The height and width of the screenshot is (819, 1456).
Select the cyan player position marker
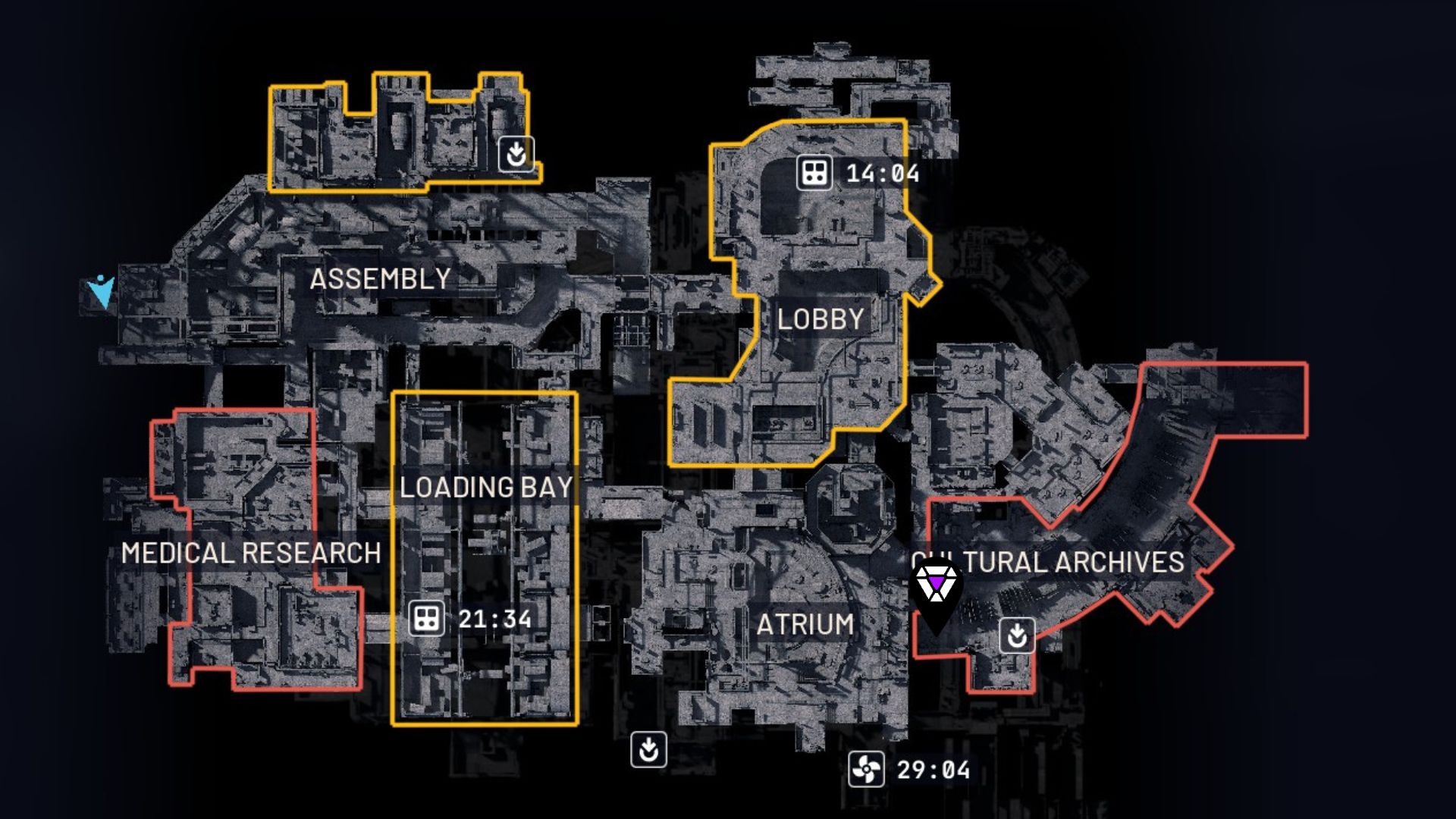pos(101,290)
